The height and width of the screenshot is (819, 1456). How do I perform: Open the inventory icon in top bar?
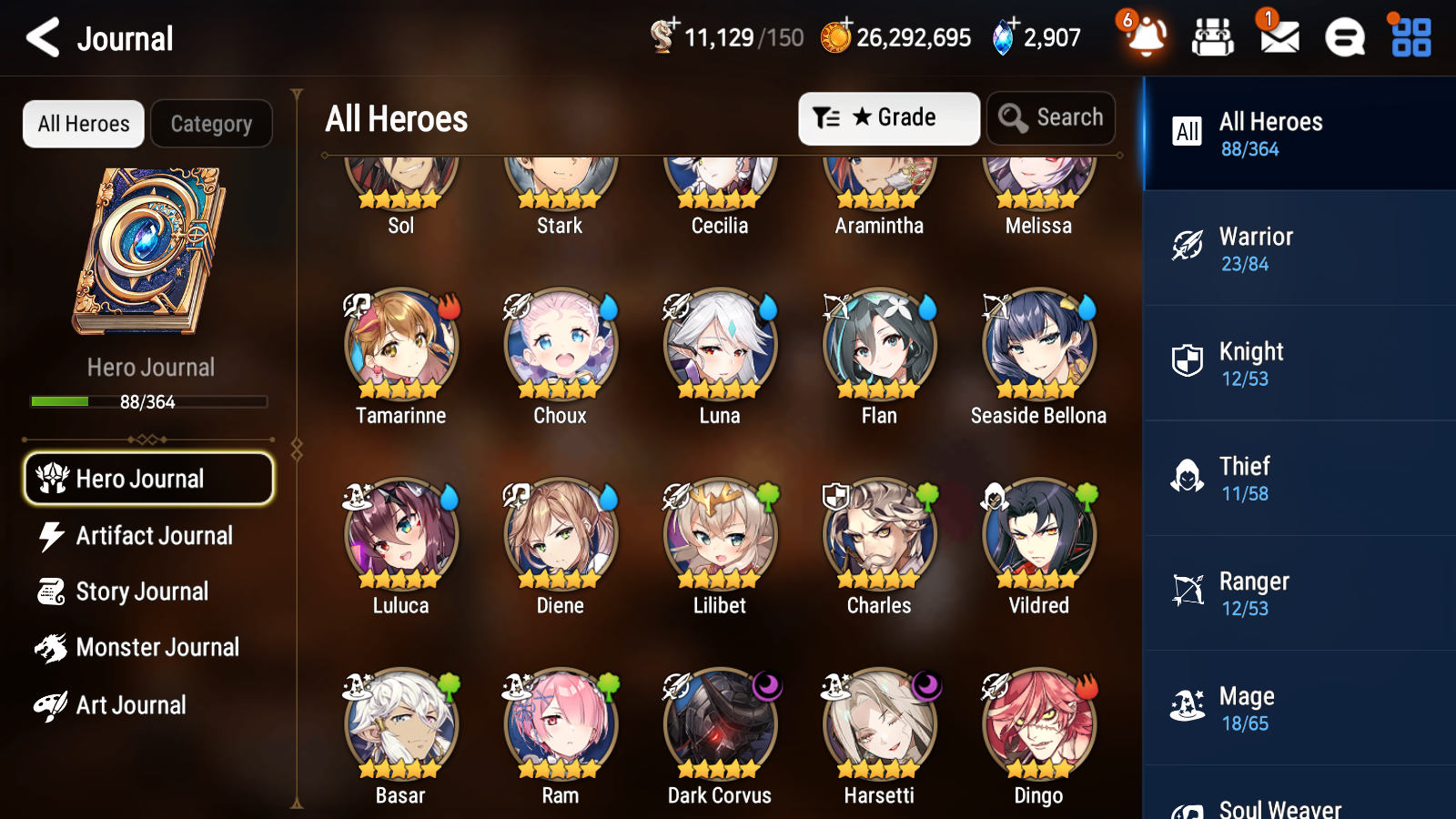point(1213,38)
